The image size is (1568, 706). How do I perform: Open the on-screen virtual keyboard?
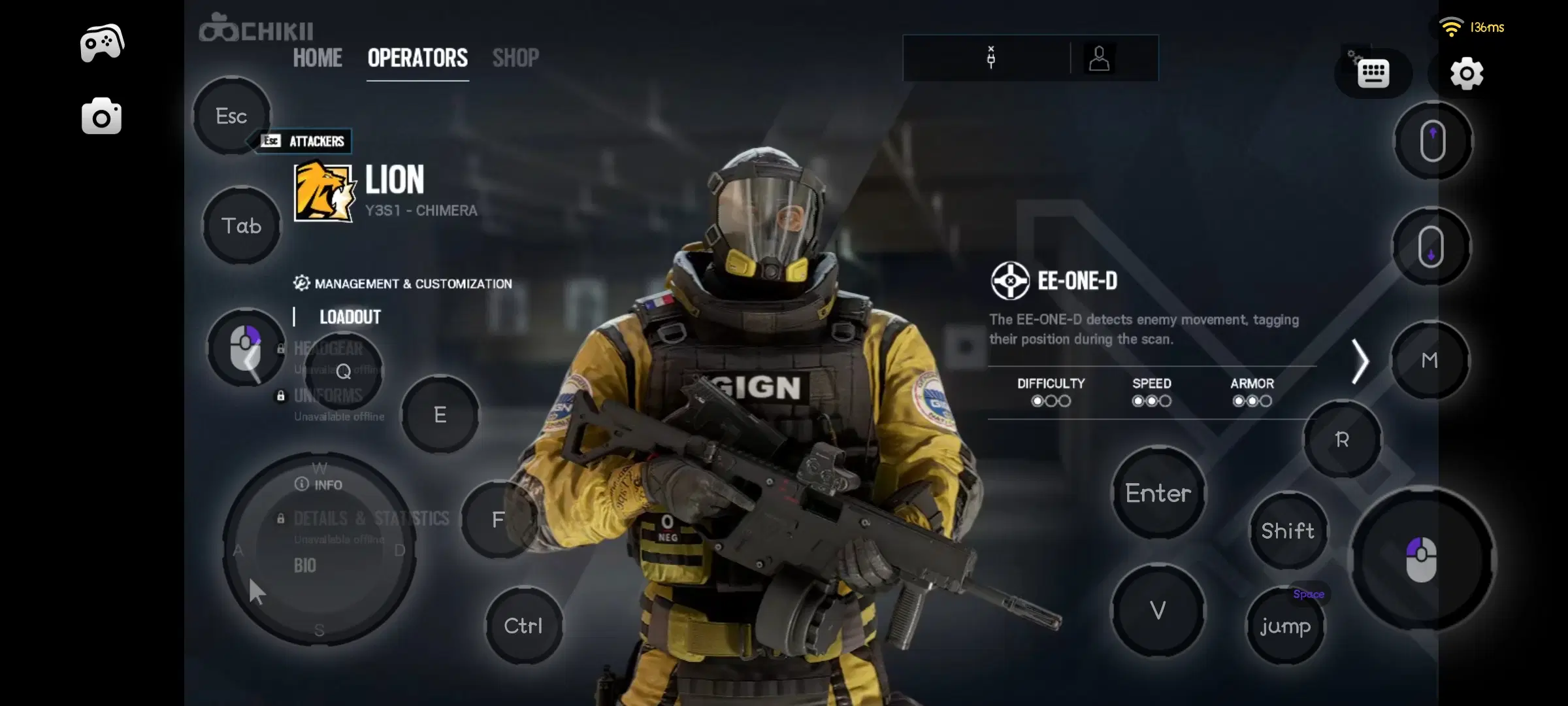[1373, 73]
